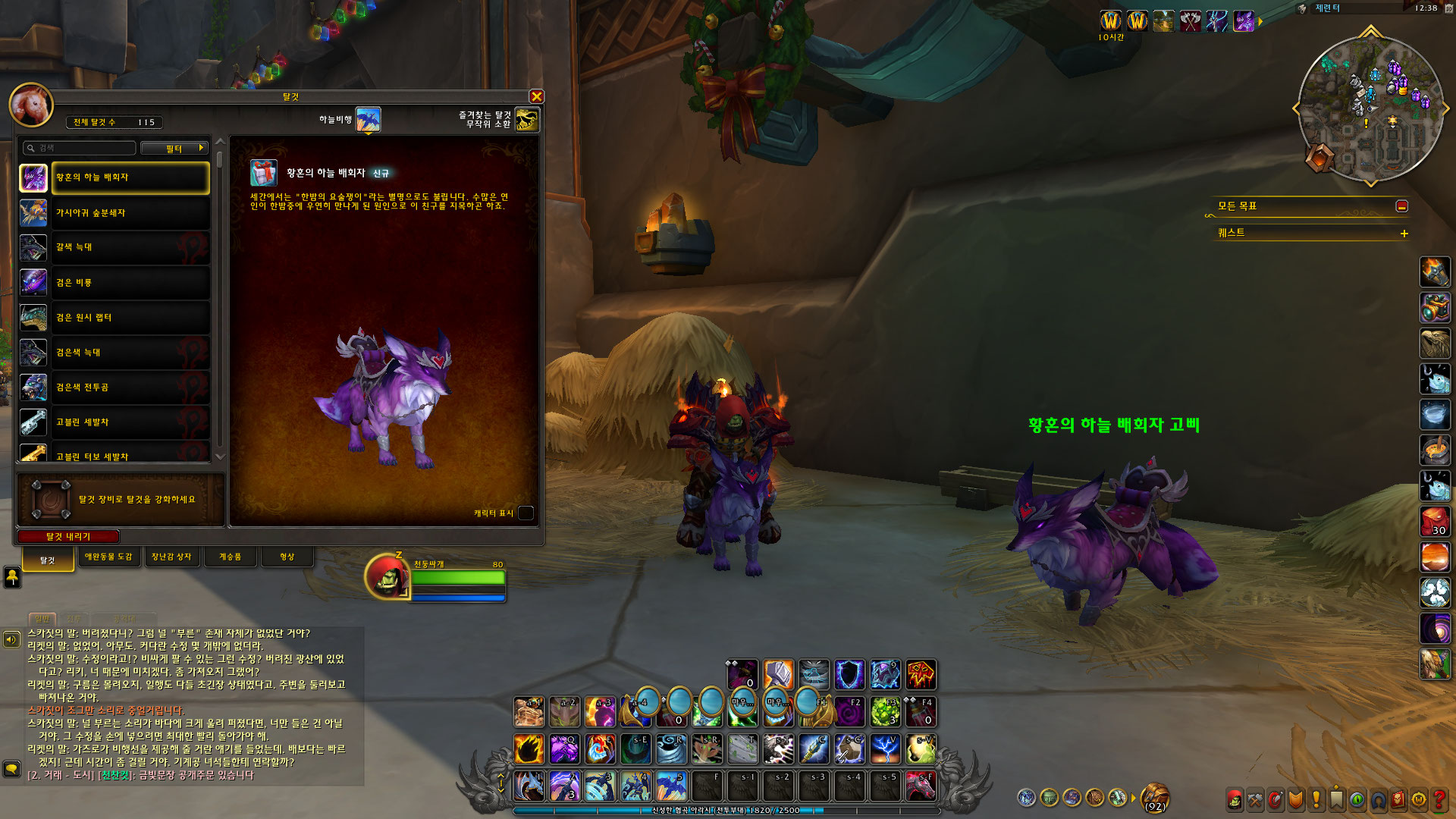
Task: Expand the buff tray arrow near the minimap
Action: tap(1260, 21)
